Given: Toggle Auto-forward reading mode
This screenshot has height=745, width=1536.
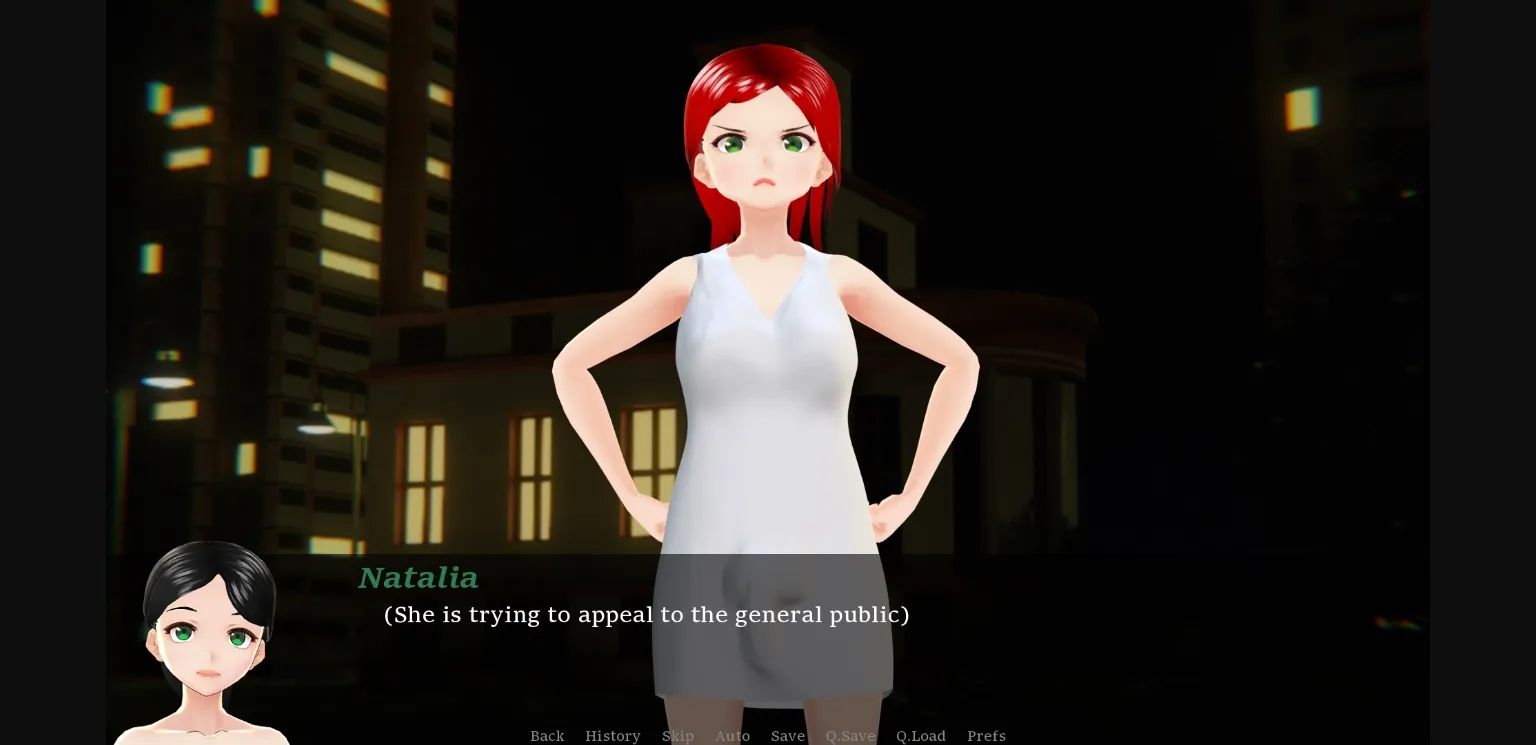Looking at the screenshot, I should pyautogui.click(x=733, y=736).
